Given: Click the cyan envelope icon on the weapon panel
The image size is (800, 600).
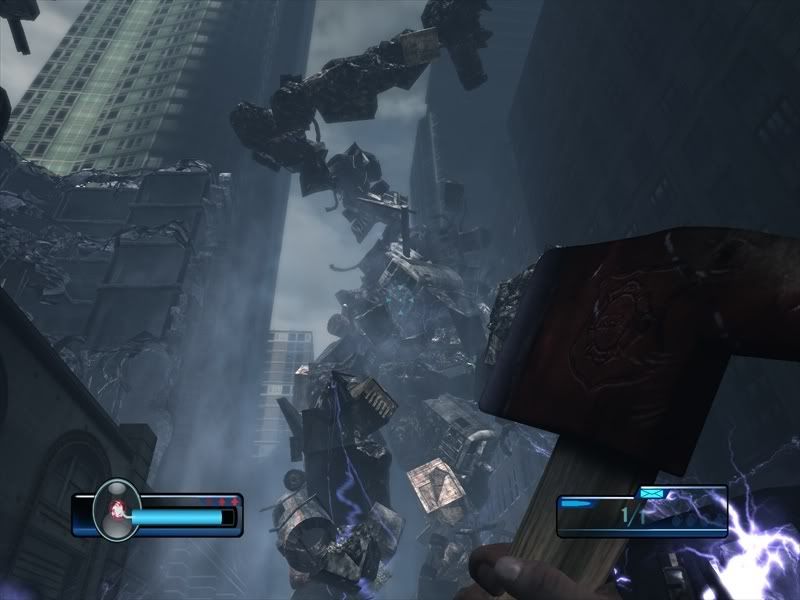Looking at the screenshot, I should click(x=652, y=493).
